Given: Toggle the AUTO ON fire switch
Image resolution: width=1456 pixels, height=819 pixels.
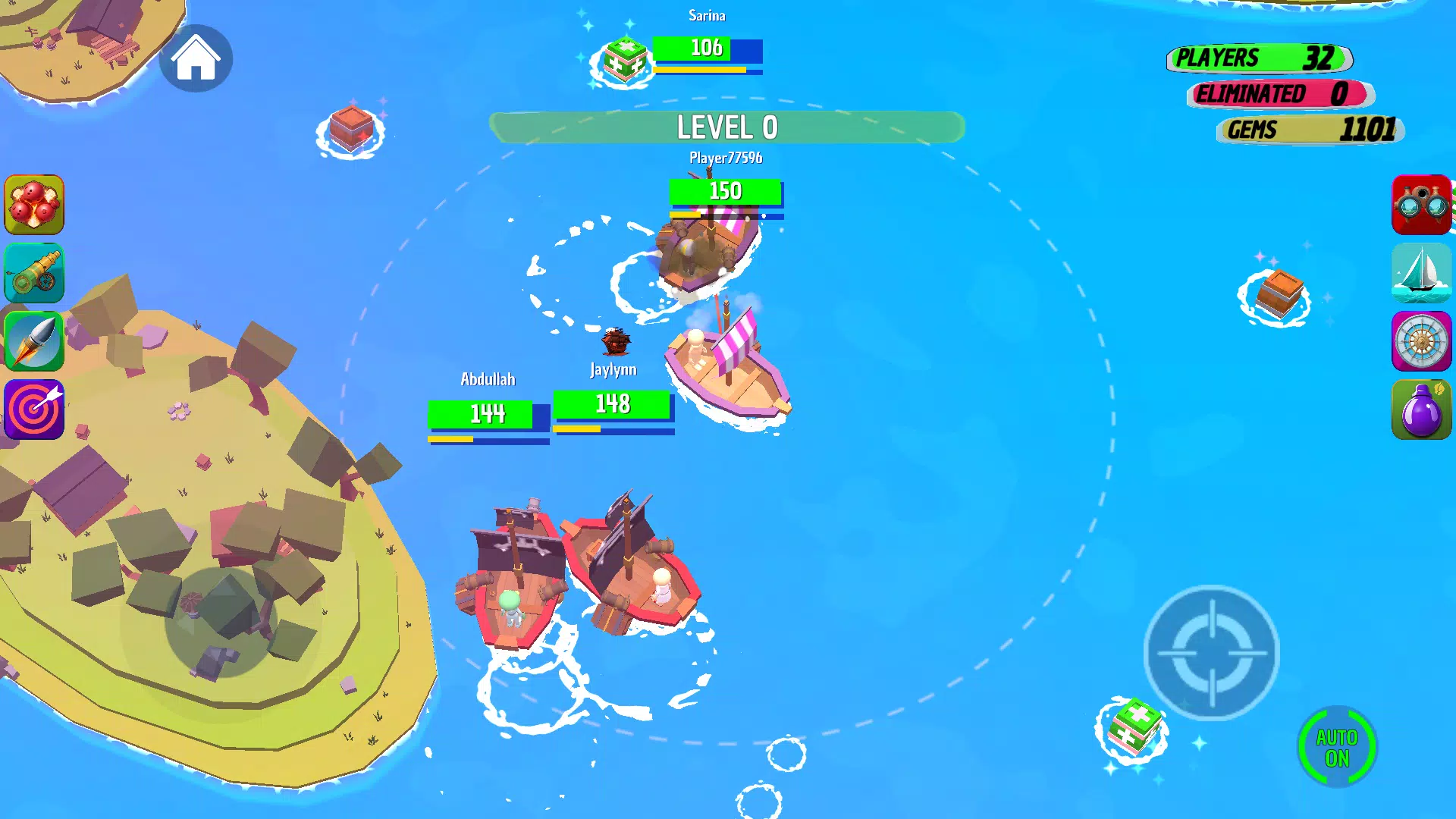Looking at the screenshot, I should click(x=1336, y=747).
